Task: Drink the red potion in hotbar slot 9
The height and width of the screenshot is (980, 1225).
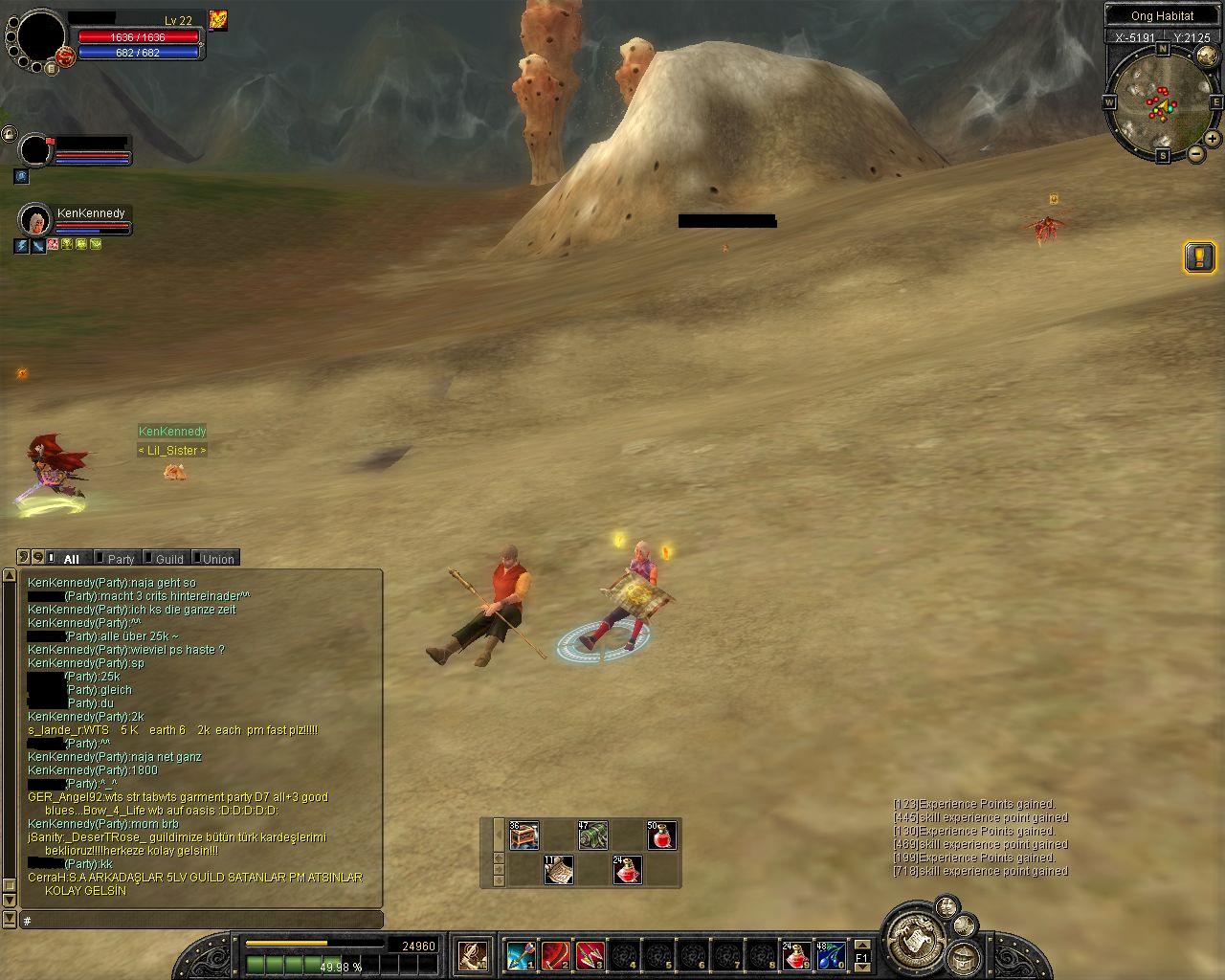Action: 796,955
